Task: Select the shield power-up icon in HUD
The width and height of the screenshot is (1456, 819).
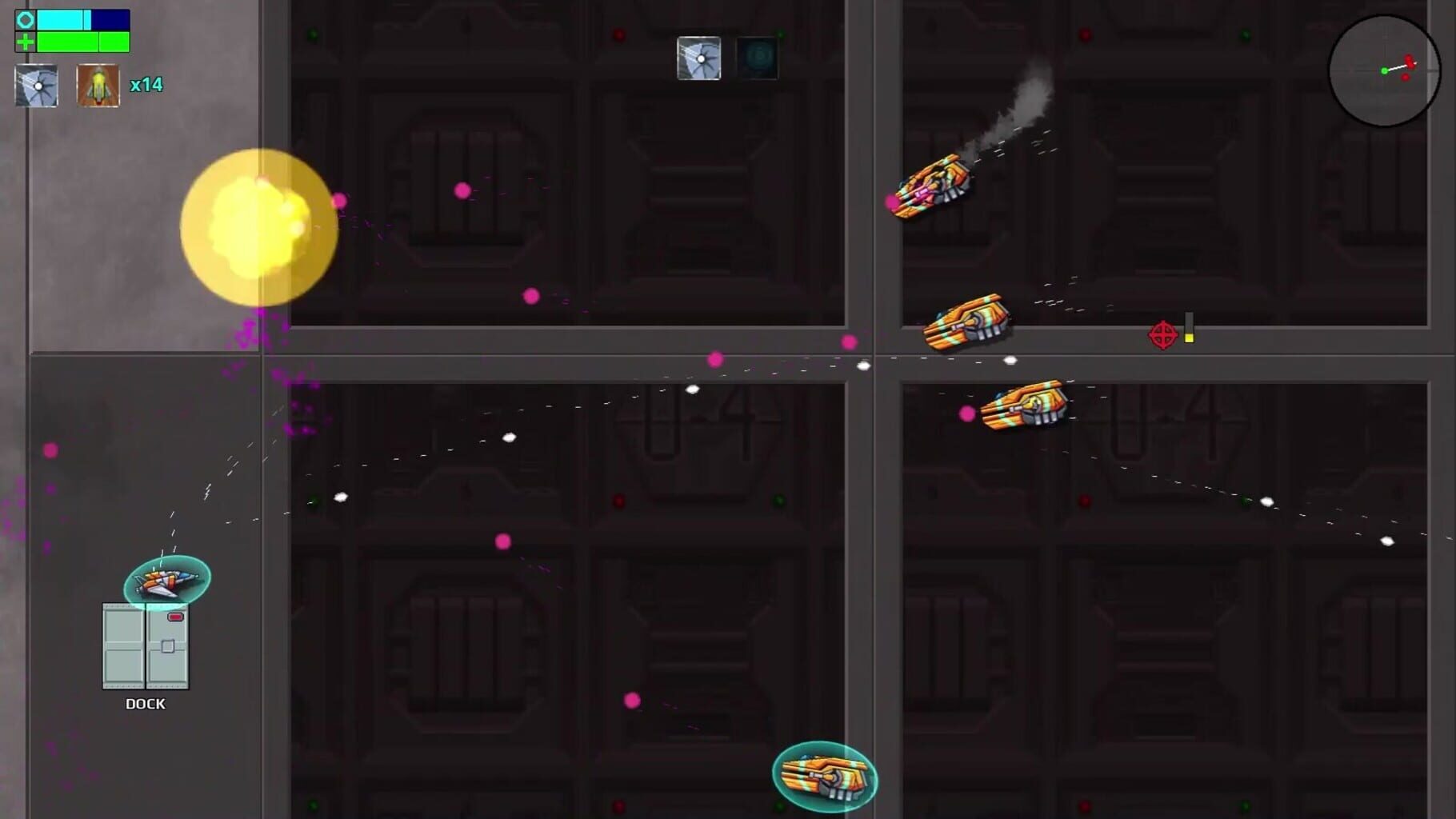Action: (36, 86)
